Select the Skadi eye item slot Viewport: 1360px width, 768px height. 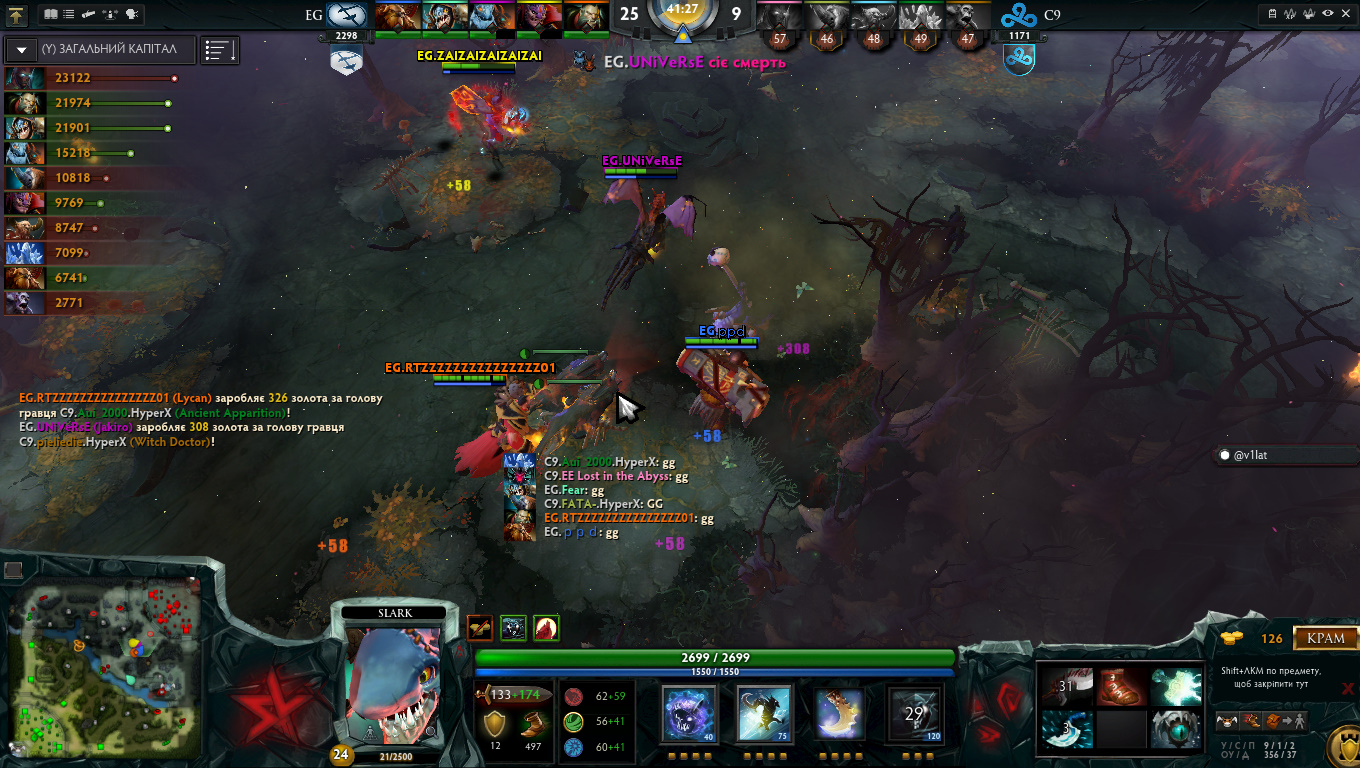point(1176,729)
